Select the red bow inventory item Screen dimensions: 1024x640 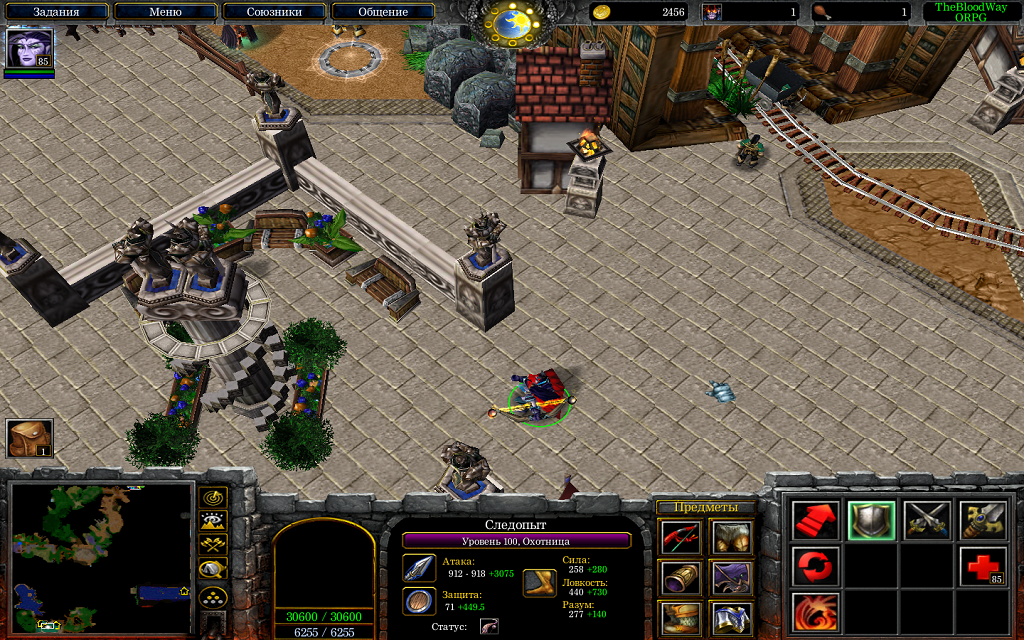point(680,538)
